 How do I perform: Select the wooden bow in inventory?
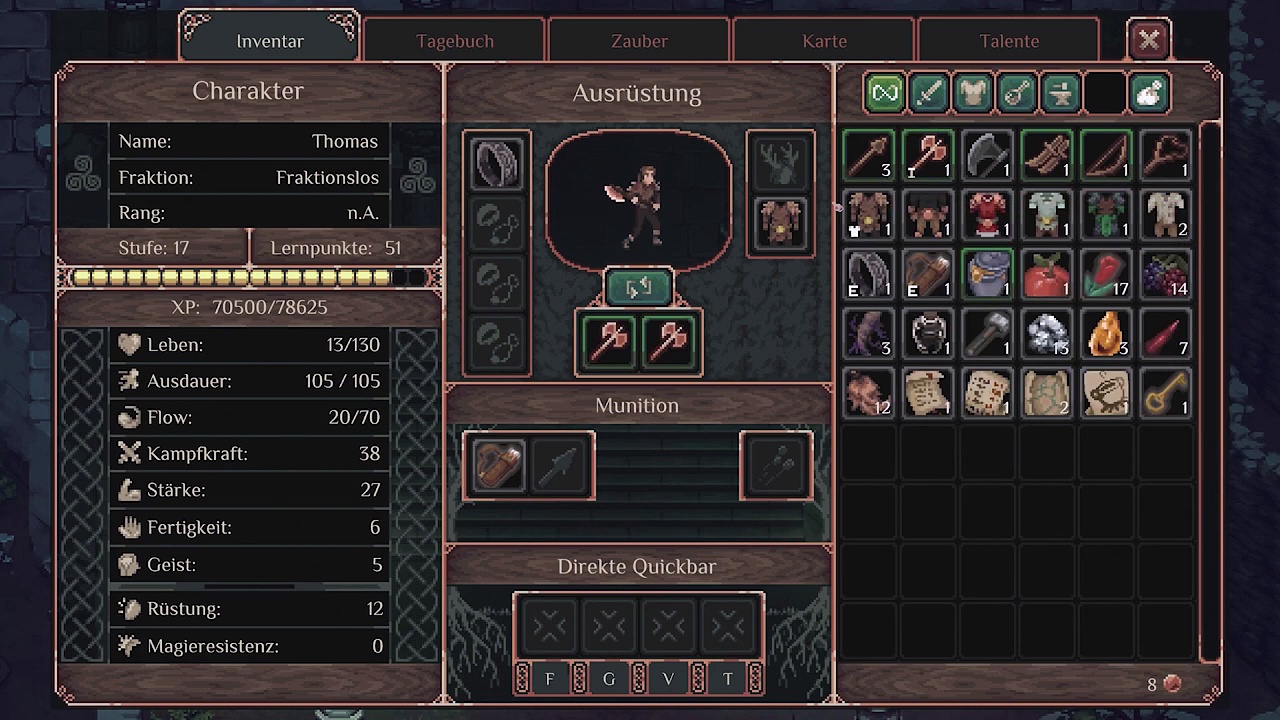click(1107, 155)
